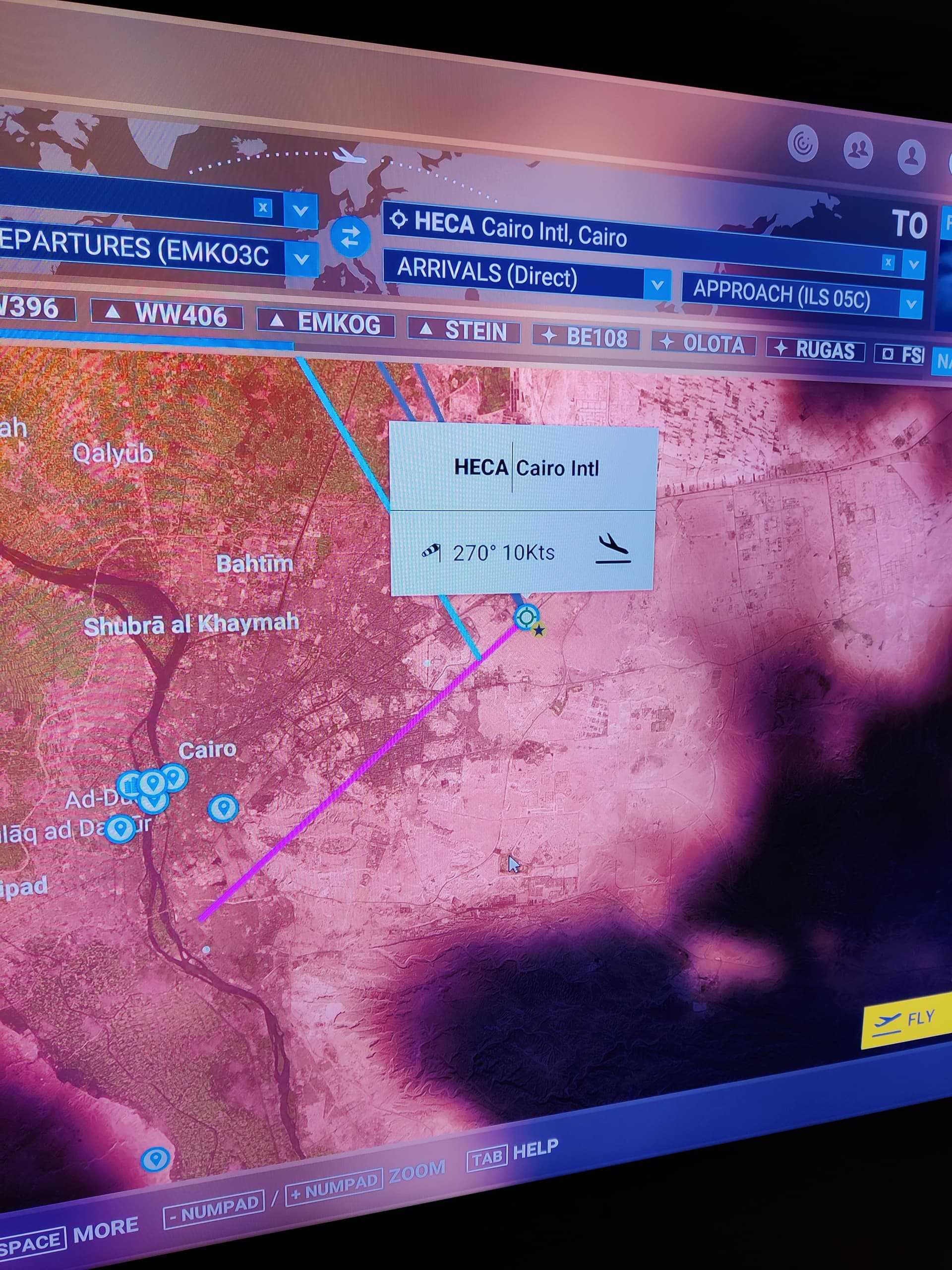Screen dimensions: 952x1270
Task: Open the DEPARTURES (EMKO3C) dropdown
Action: pyautogui.click(x=300, y=258)
